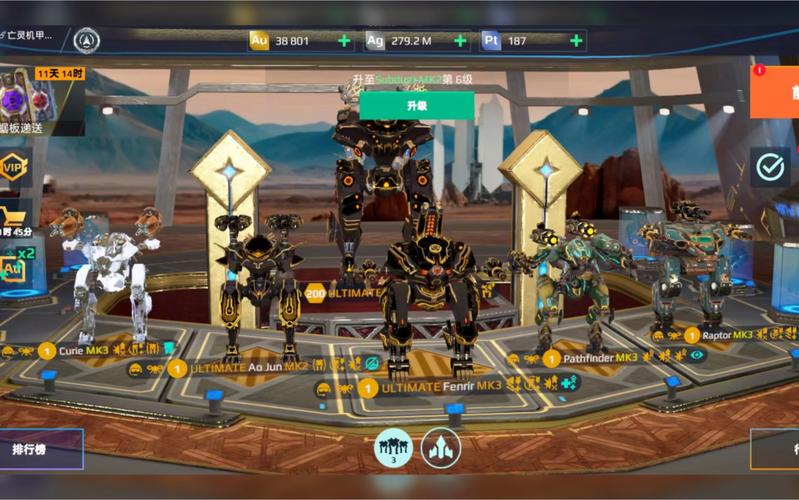This screenshot has height=500, width=799.
Task: Click the green 升级 upgrade button
Action: click(416, 105)
